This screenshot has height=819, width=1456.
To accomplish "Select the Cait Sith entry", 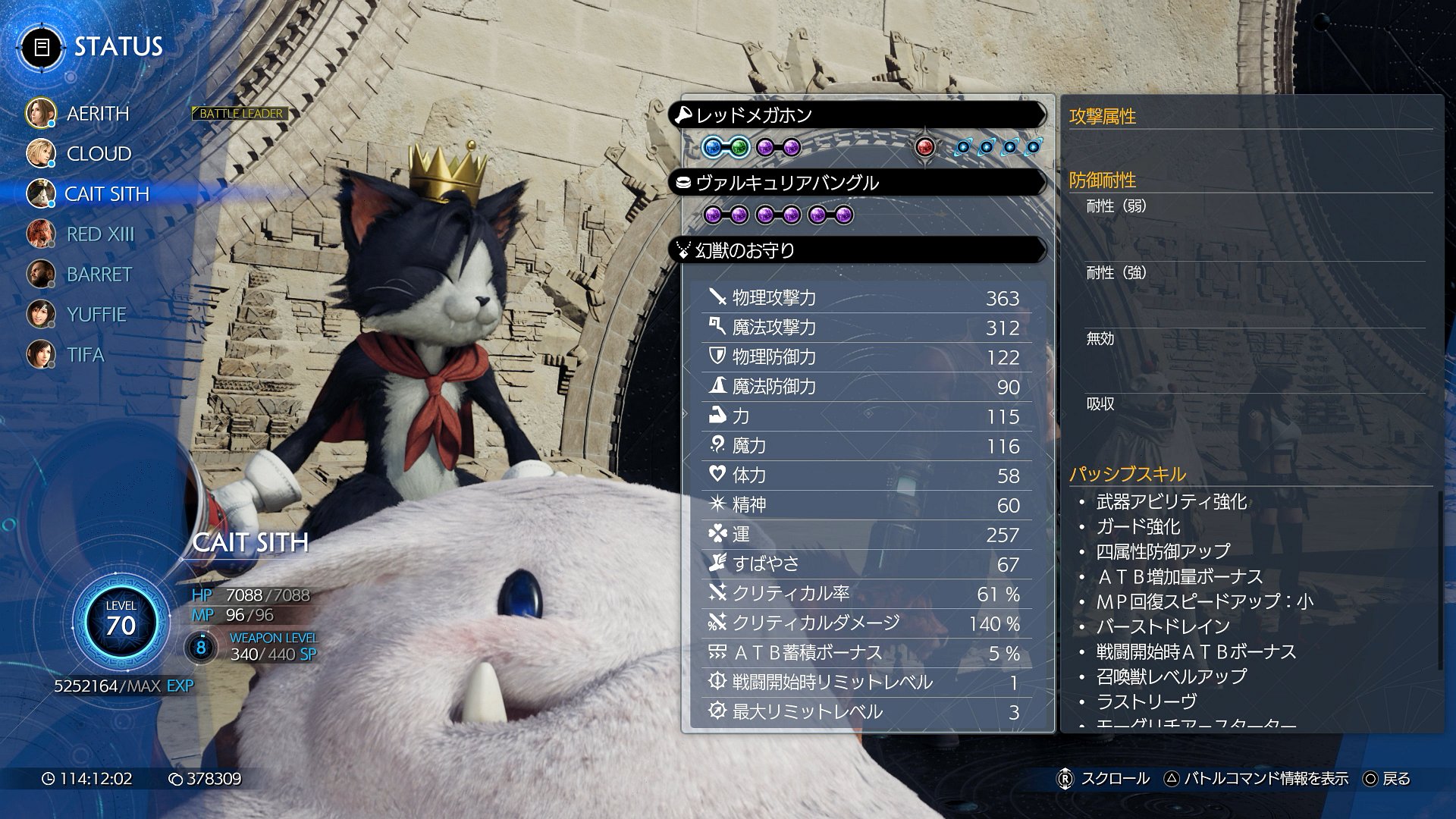I will 106,194.
